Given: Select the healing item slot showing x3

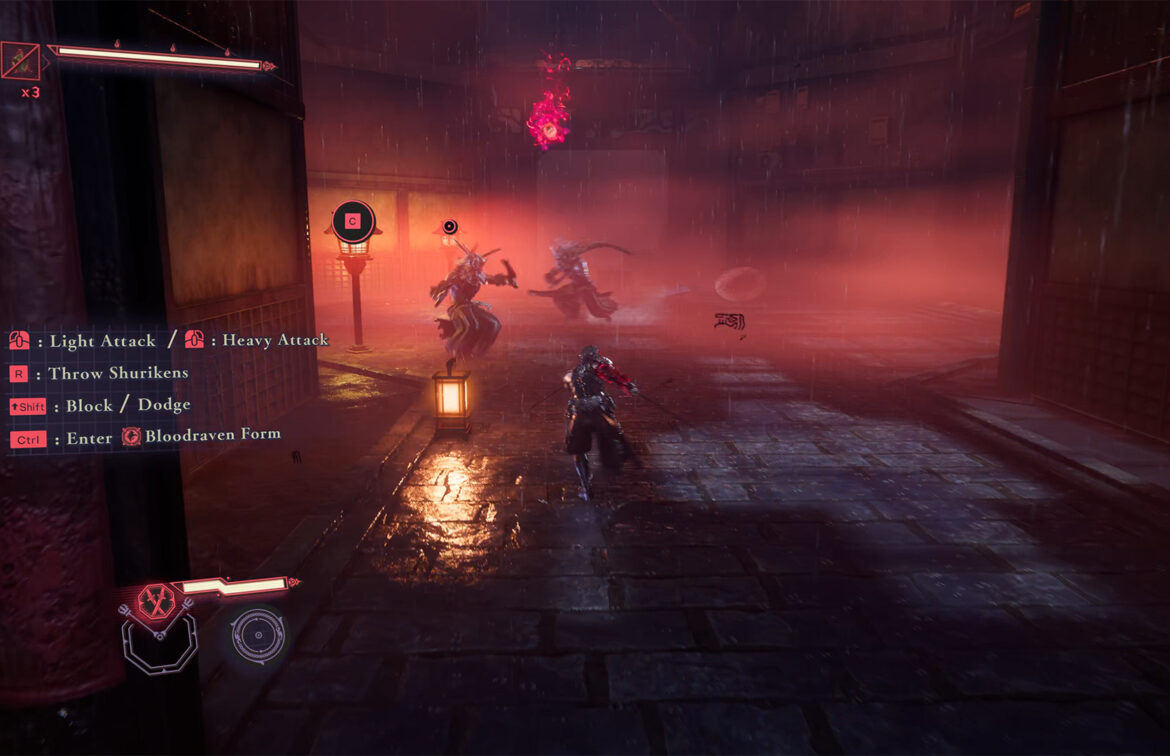Looking at the screenshot, I should coord(21,62).
